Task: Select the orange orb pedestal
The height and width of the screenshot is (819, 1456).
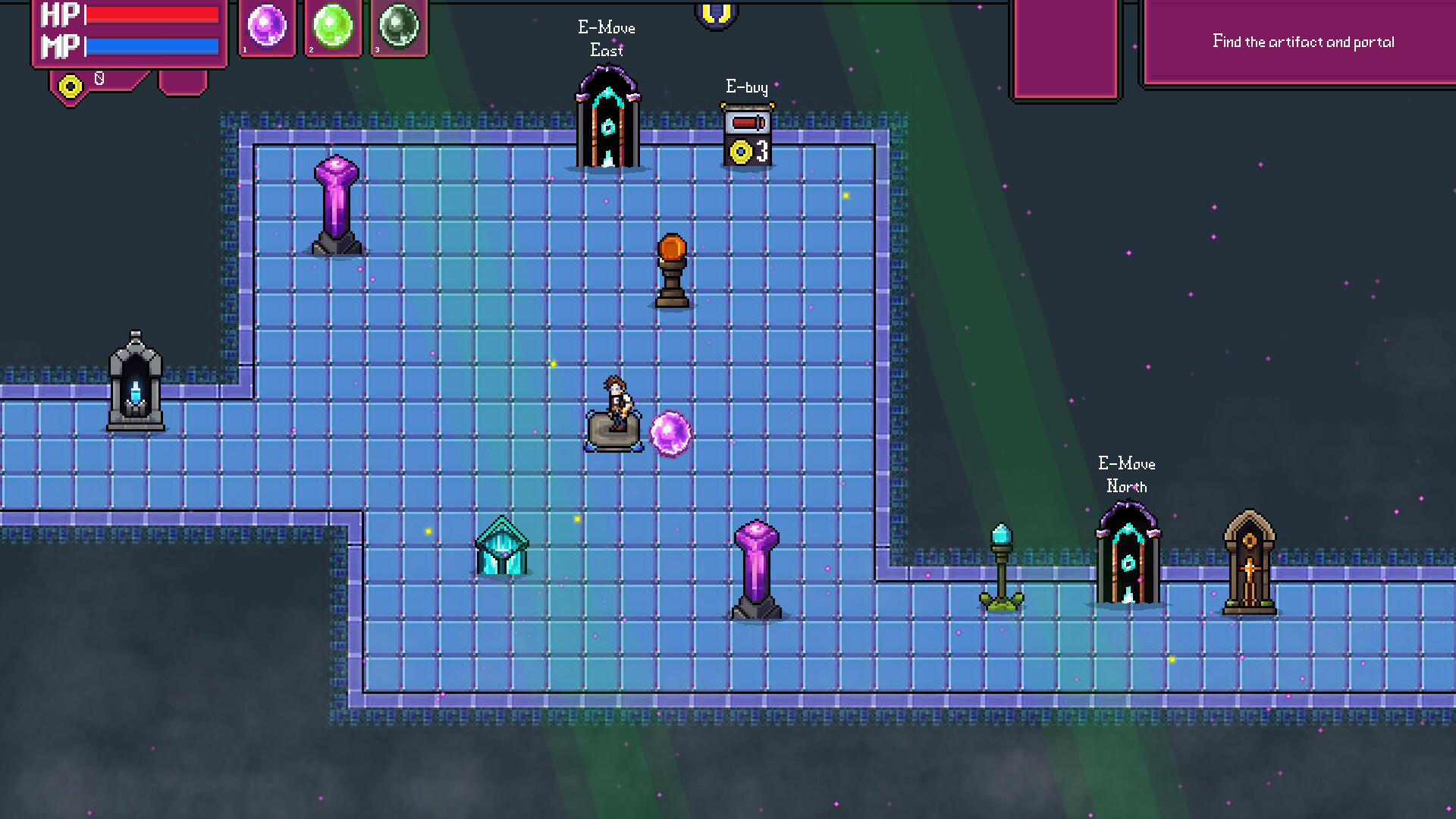Action: coord(670,269)
